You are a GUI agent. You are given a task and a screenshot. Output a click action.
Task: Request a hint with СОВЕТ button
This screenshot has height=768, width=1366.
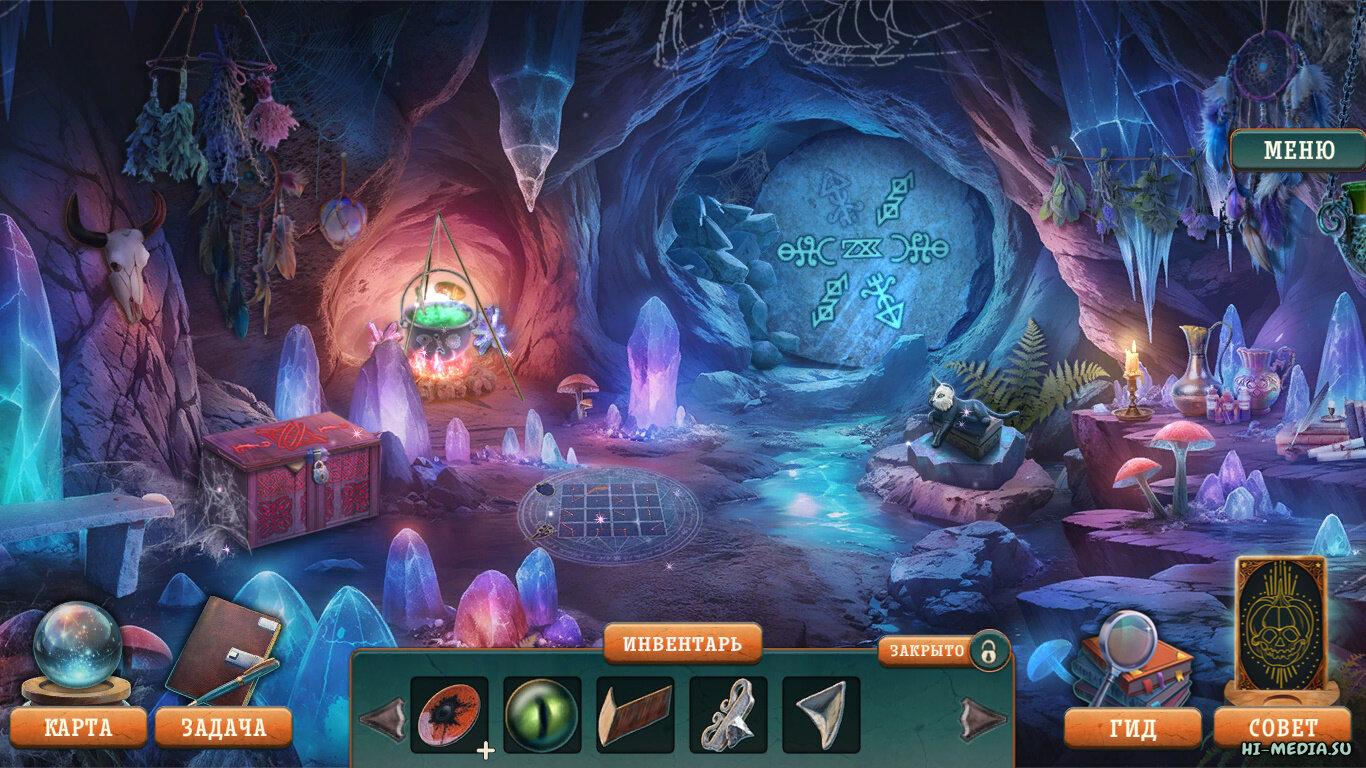pyautogui.click(x=1283, y=727)
